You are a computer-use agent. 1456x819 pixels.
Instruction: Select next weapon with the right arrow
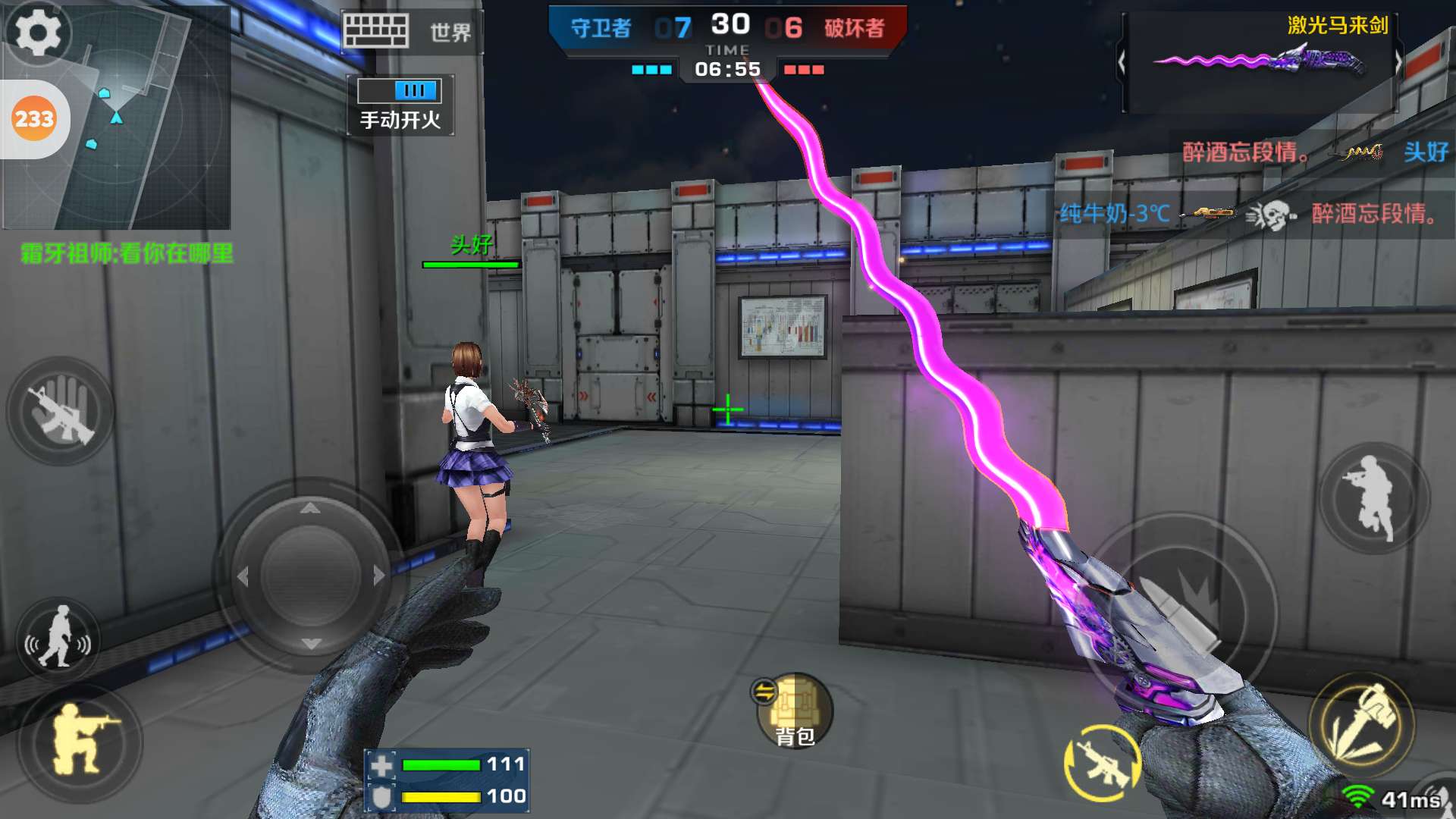point(1398,62)
